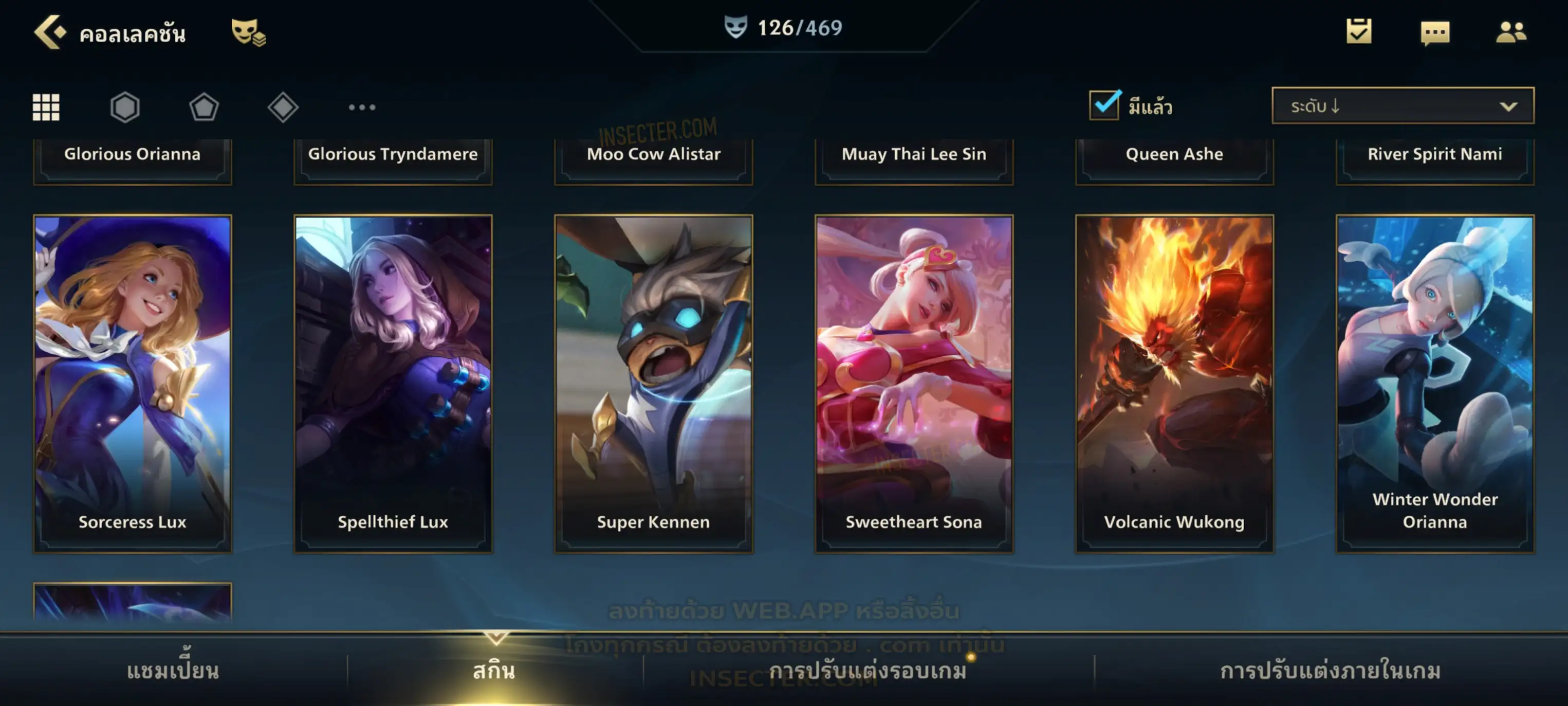Choose the Spellthief Lux skin card

(393, 384)
